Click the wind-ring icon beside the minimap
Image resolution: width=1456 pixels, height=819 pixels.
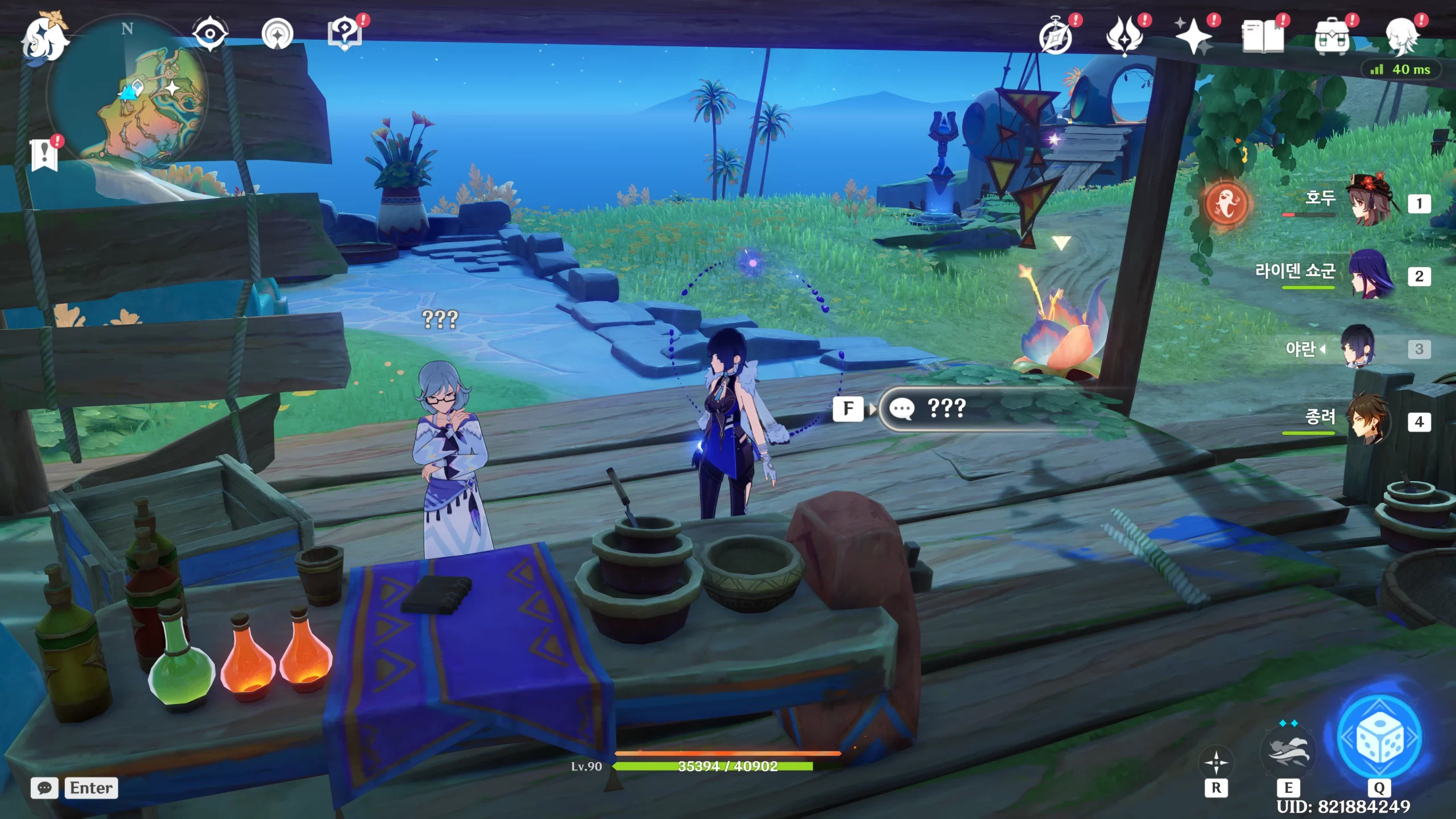click(x=278, y=34)
